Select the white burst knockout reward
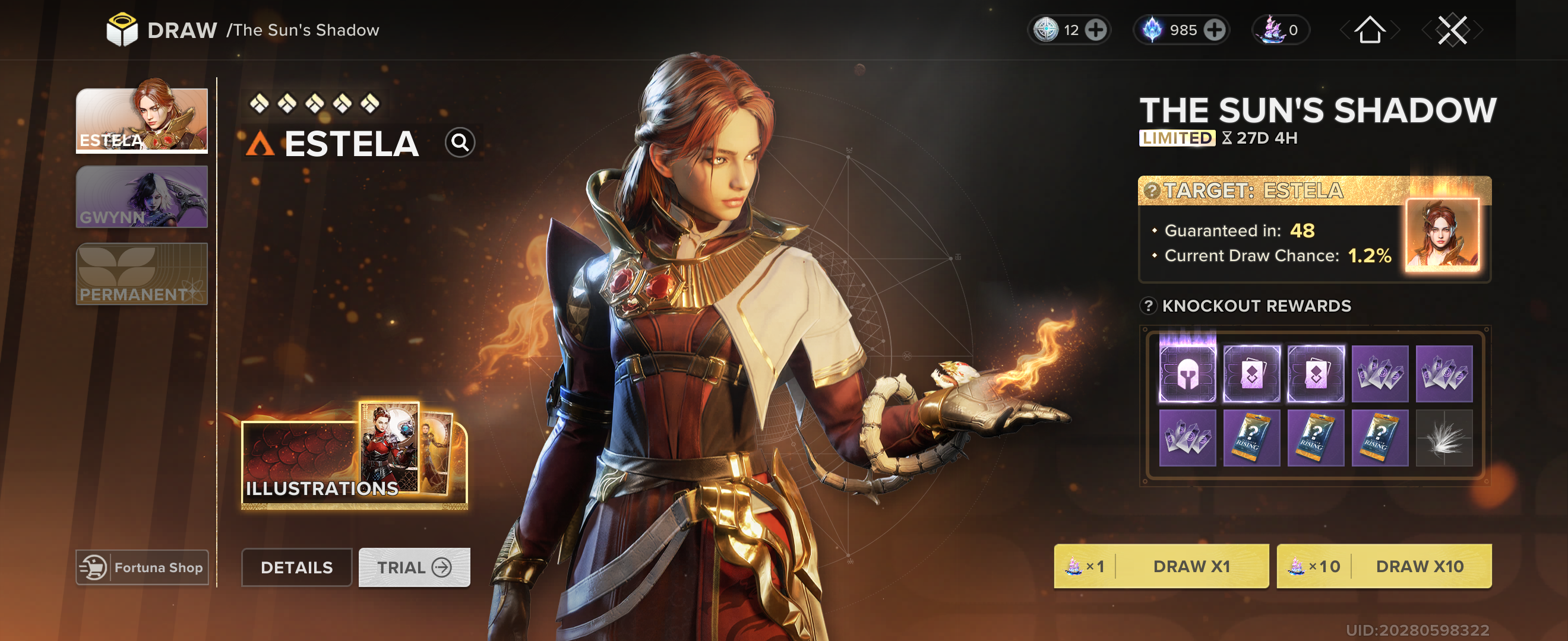 click(1444, 438)
